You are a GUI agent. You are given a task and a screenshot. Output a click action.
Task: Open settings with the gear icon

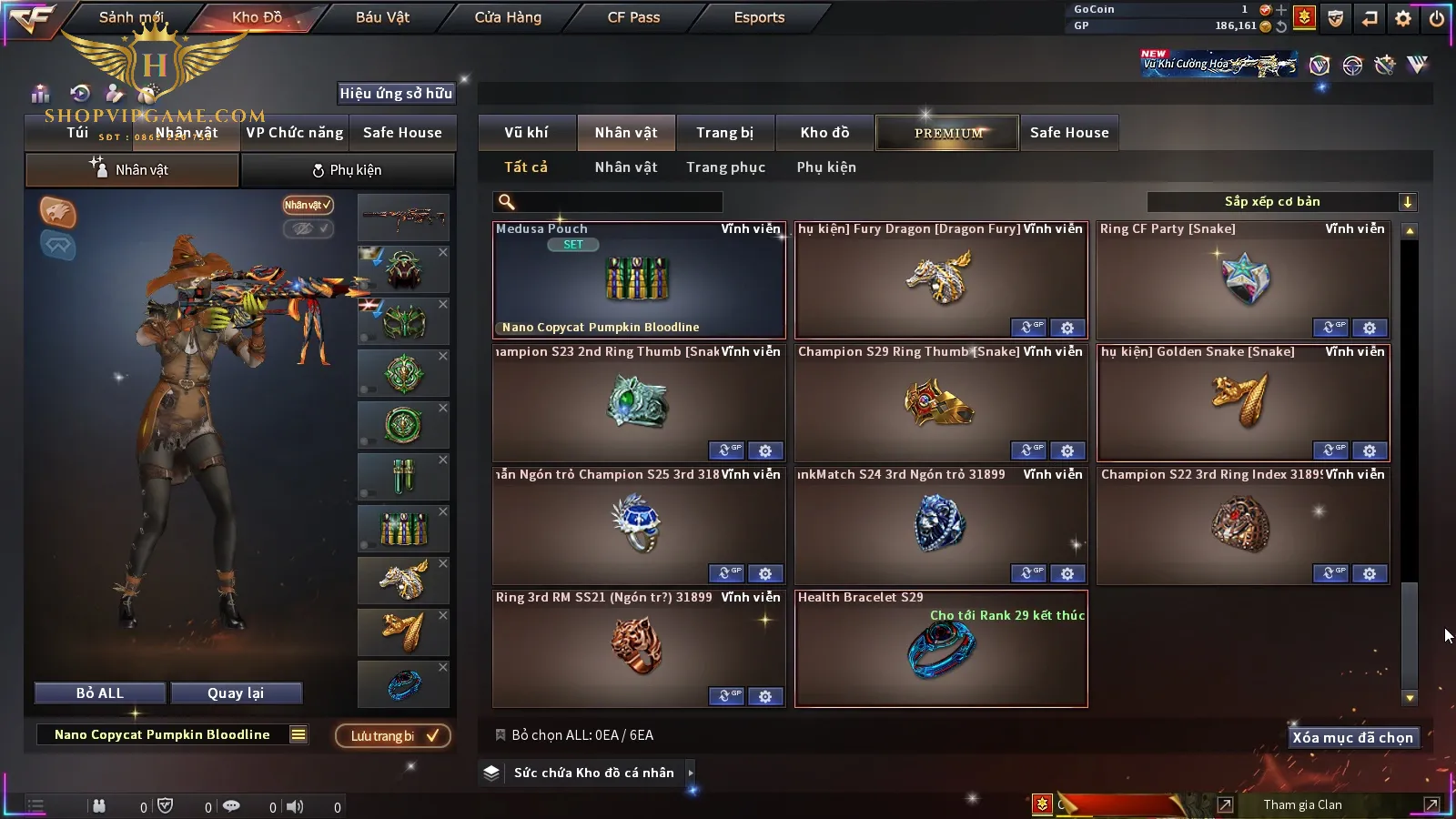(1403, 18)
